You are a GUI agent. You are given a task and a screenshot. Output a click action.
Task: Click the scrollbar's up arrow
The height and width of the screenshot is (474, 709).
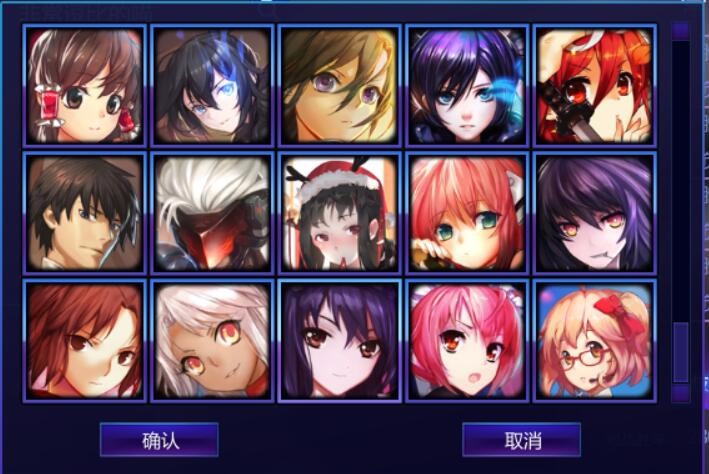point(680,32)
